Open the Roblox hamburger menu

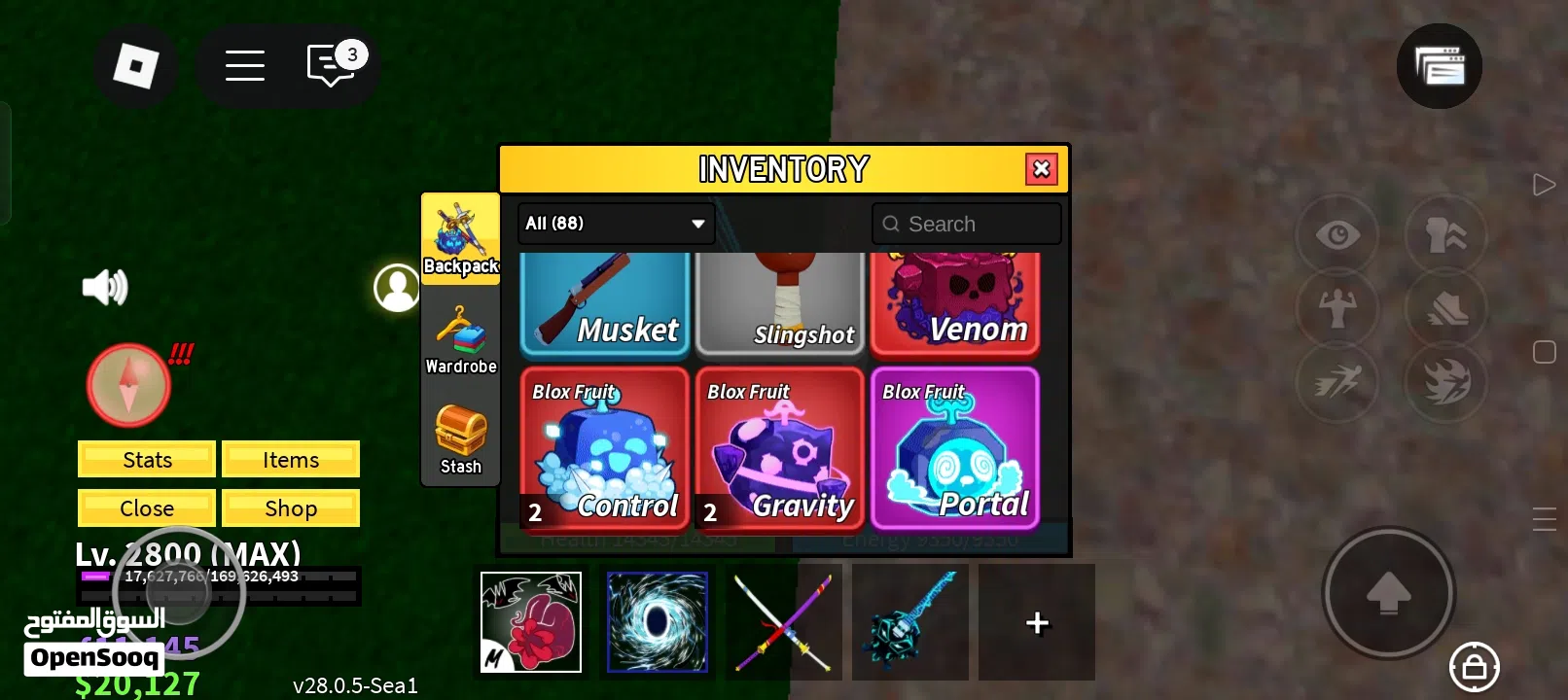(244, 65)
